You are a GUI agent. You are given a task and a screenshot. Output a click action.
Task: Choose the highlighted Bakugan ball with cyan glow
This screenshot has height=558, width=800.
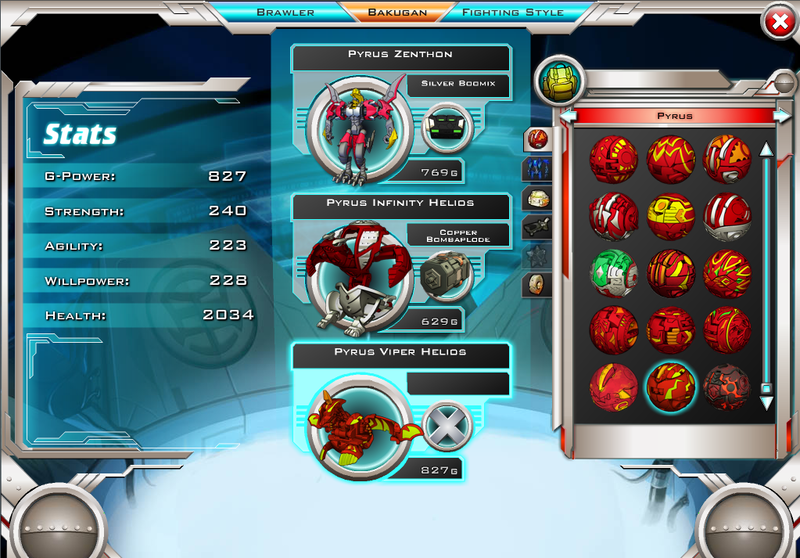(x=669, y=385)
